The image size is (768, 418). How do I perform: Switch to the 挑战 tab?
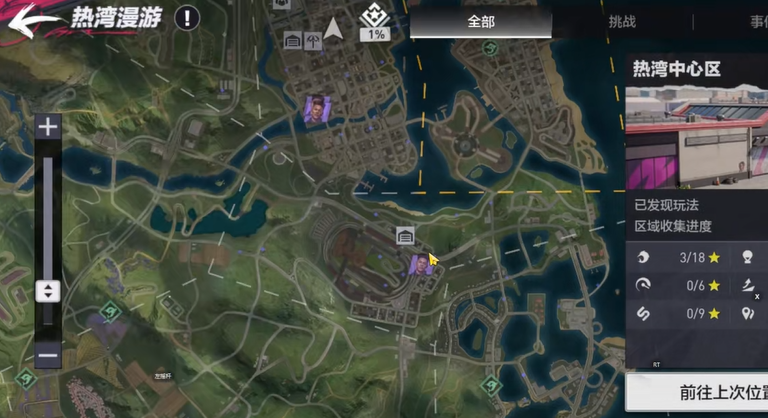(x=622, y=21)
